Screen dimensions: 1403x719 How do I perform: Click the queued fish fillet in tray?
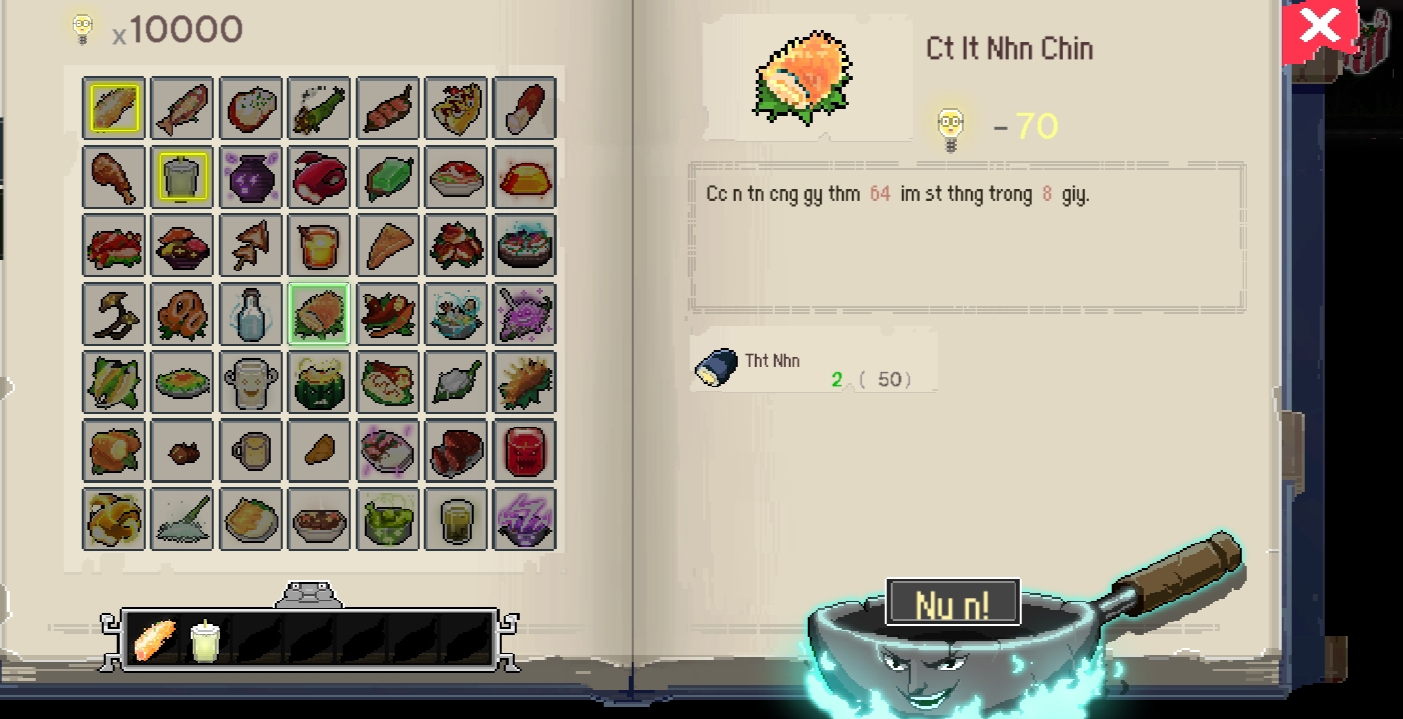(155, 640)
